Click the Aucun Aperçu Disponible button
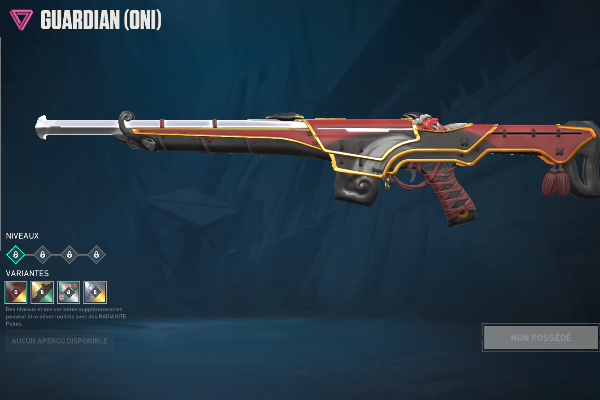Viewport: 600px width, 400px height. point(58,342)
